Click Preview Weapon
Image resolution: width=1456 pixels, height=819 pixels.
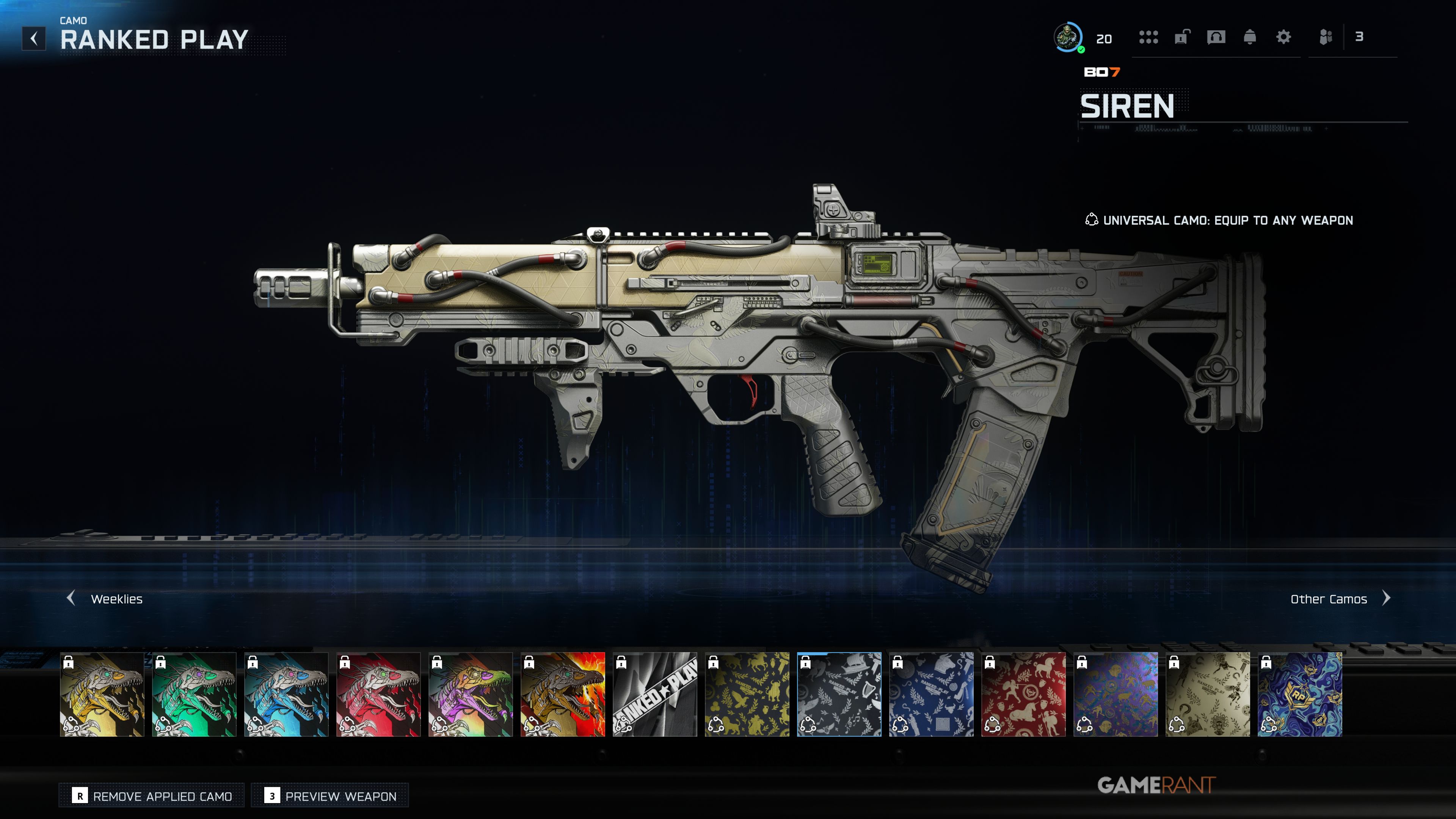[330, 796]
